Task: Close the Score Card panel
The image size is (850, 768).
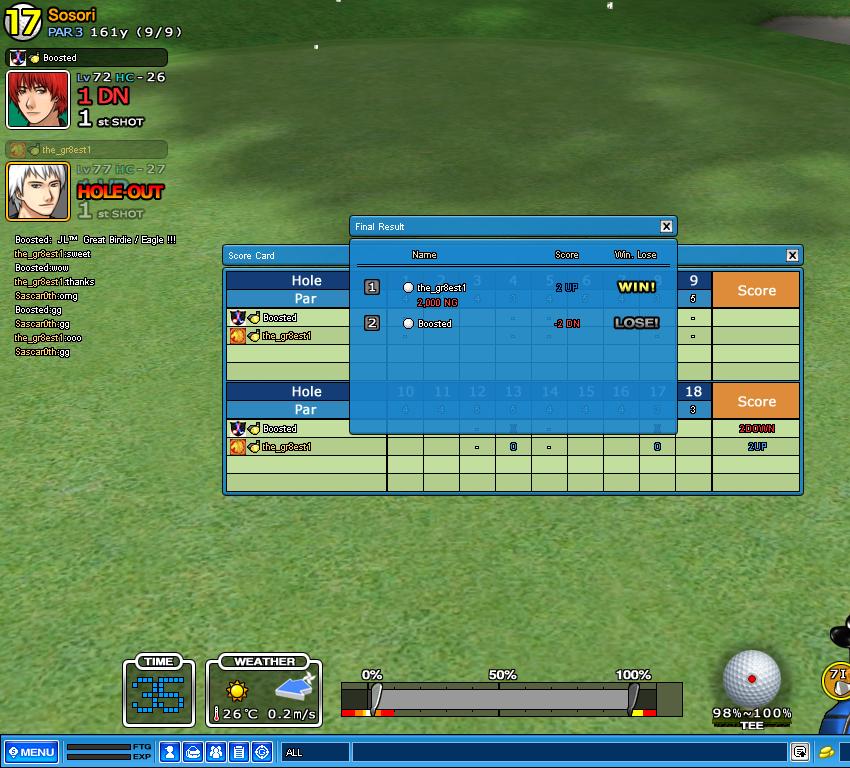Action: (x=792, y=256)
